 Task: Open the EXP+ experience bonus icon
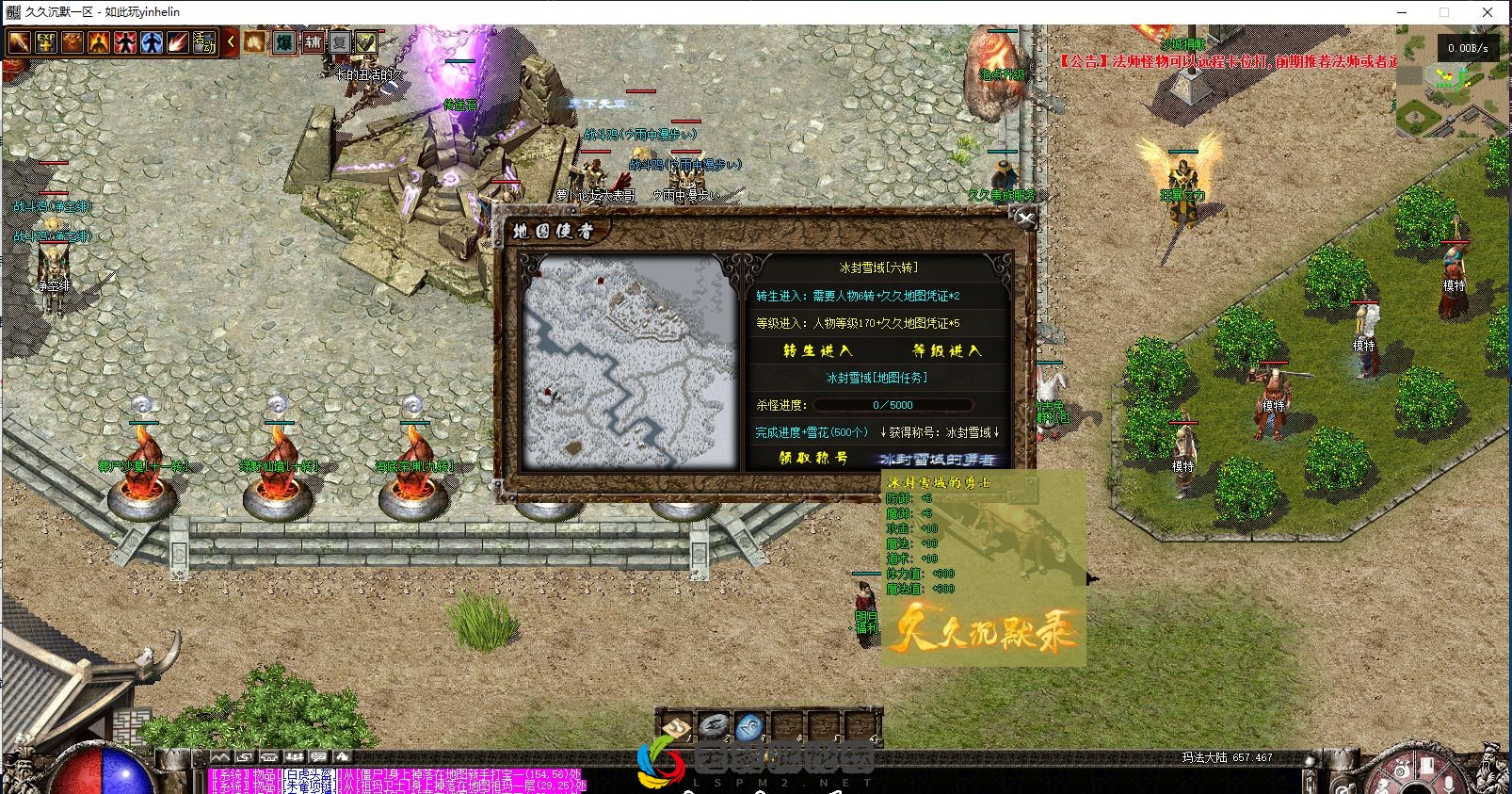47,43
